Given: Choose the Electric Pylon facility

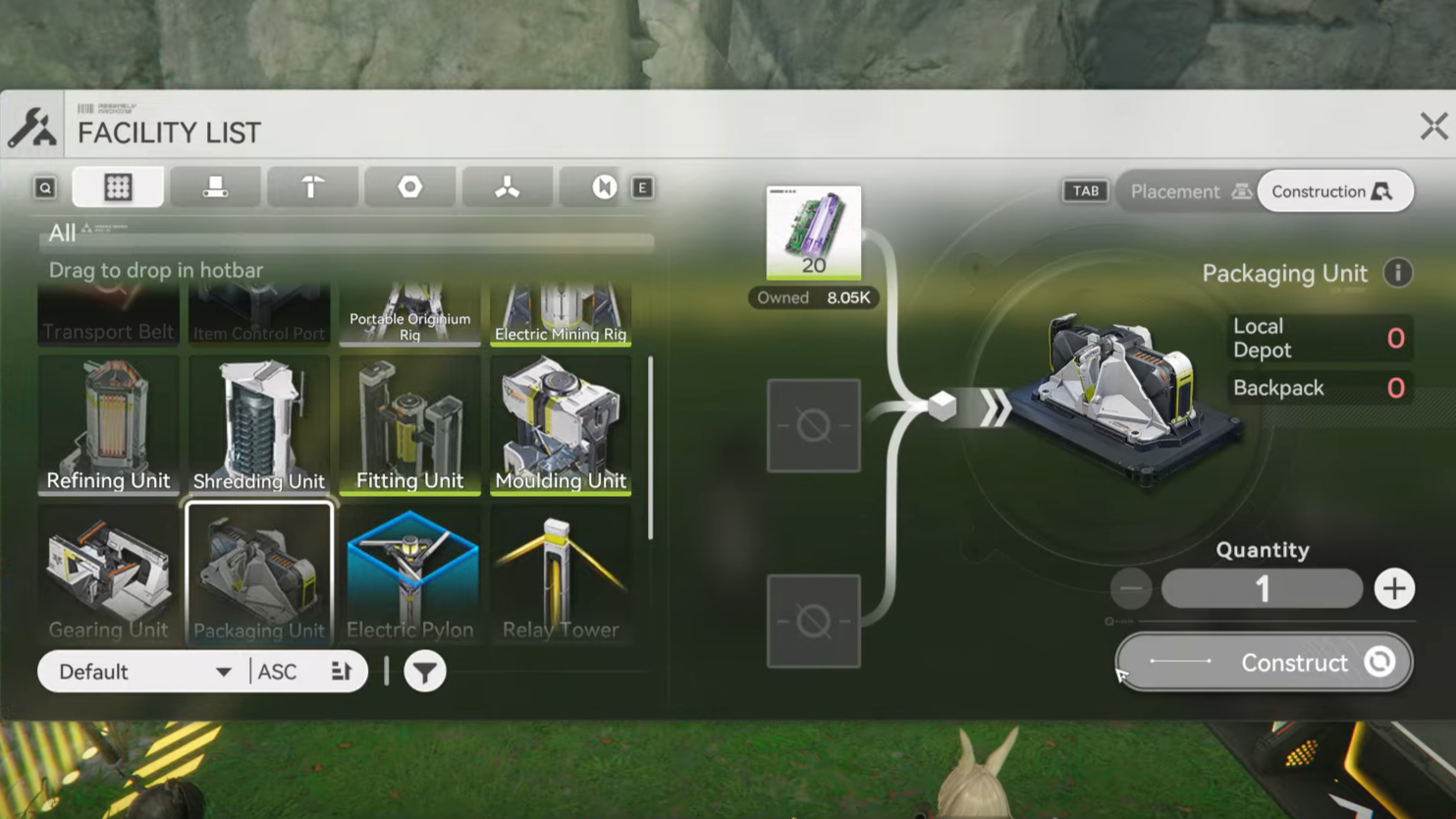Looking at the screenshot, I should pyautogui.click(x=409, y=573).
